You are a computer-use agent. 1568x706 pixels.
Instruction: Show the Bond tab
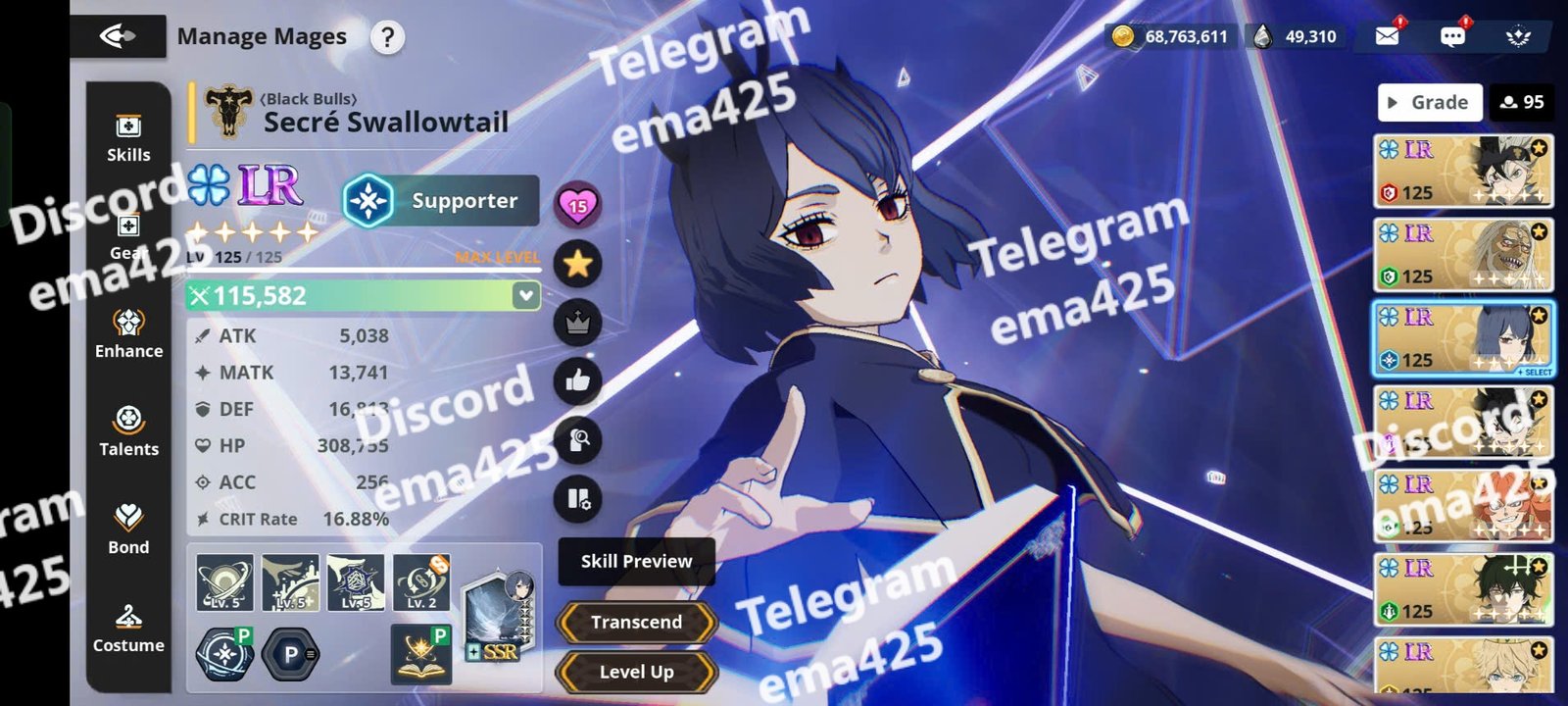click(x=128, y=529)
